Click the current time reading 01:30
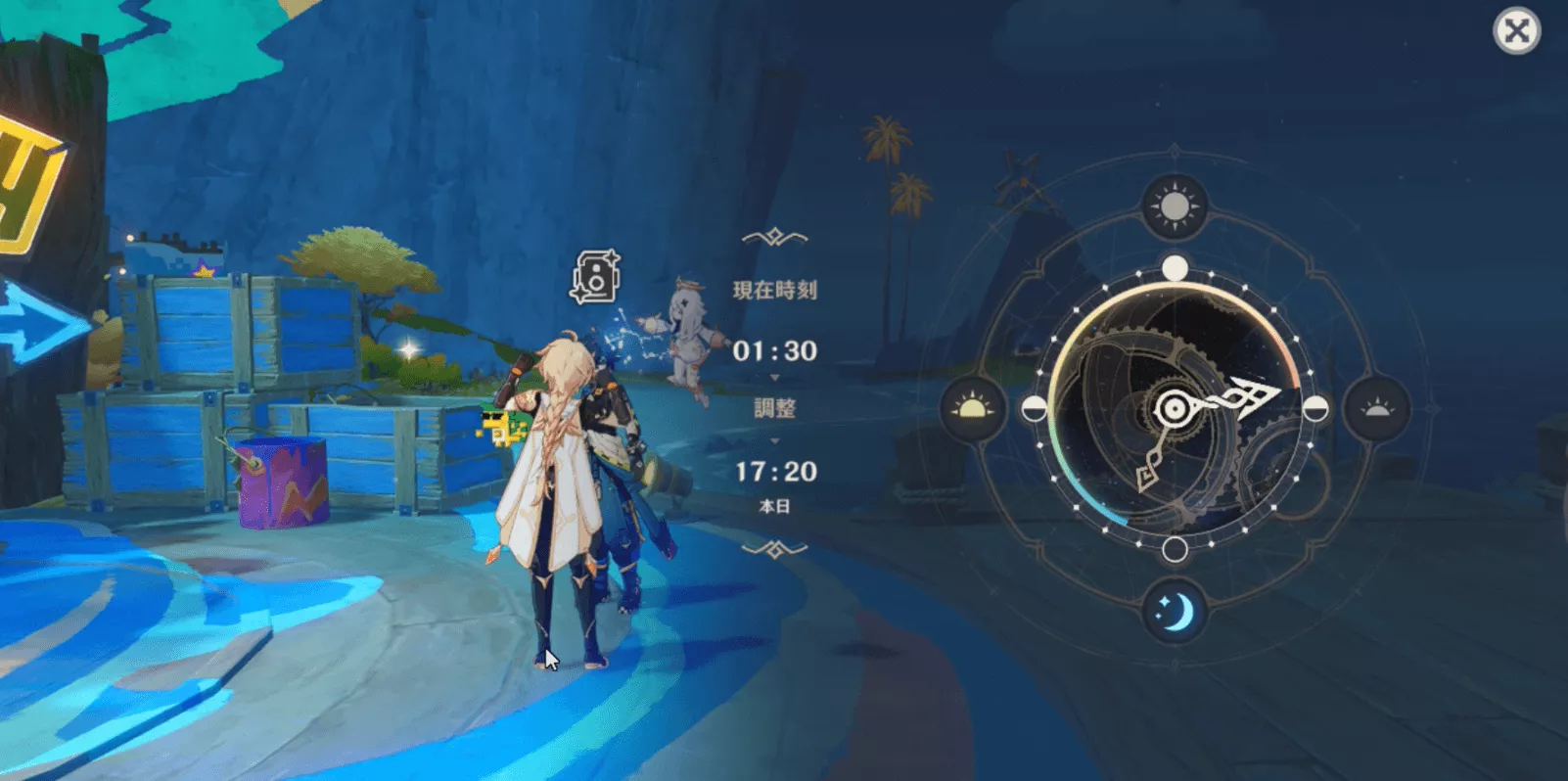Viewport: 1568px width, 781px height. 774,352
